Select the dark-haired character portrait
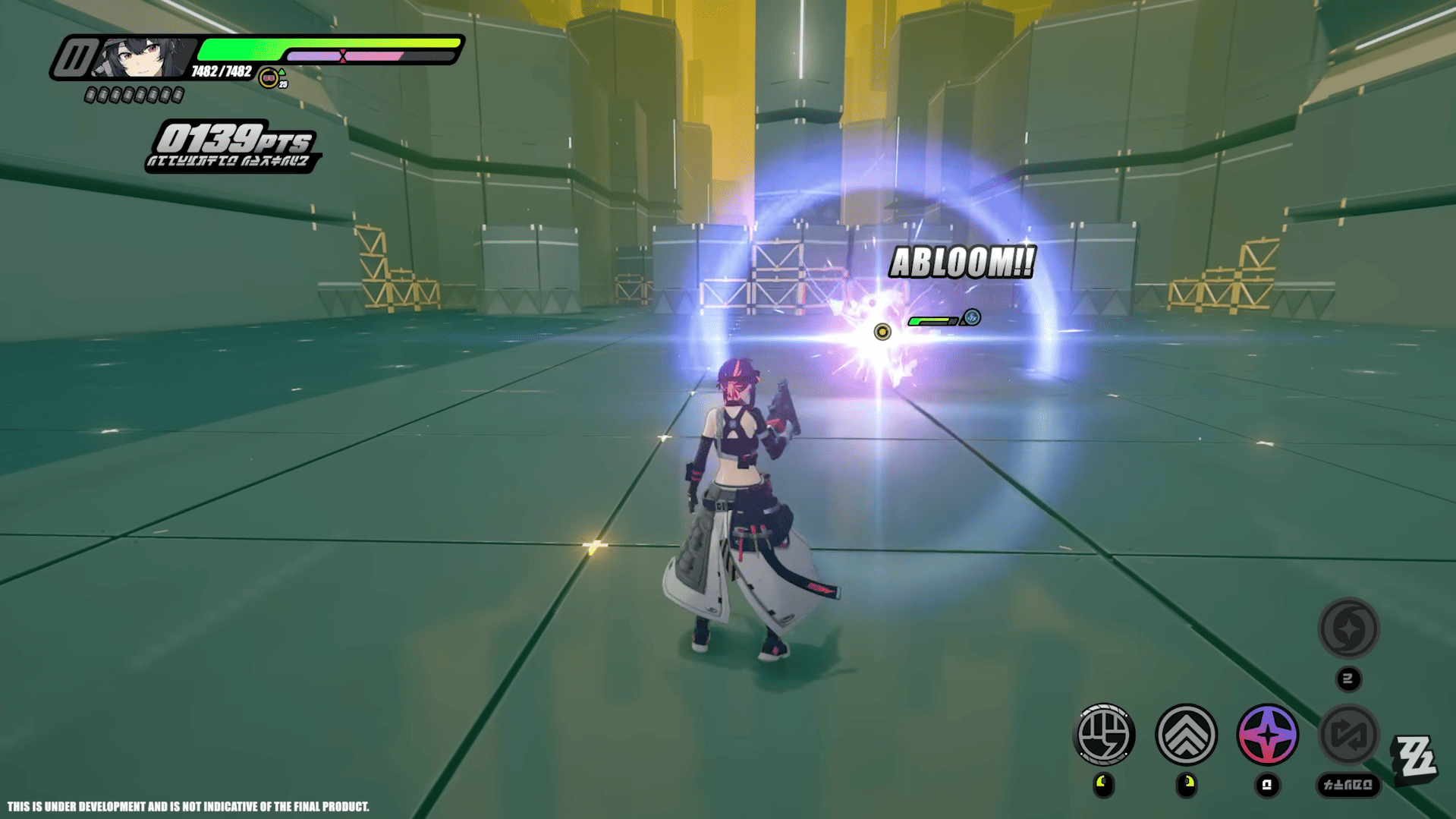The image size is (1456, 819). [141, 58]
